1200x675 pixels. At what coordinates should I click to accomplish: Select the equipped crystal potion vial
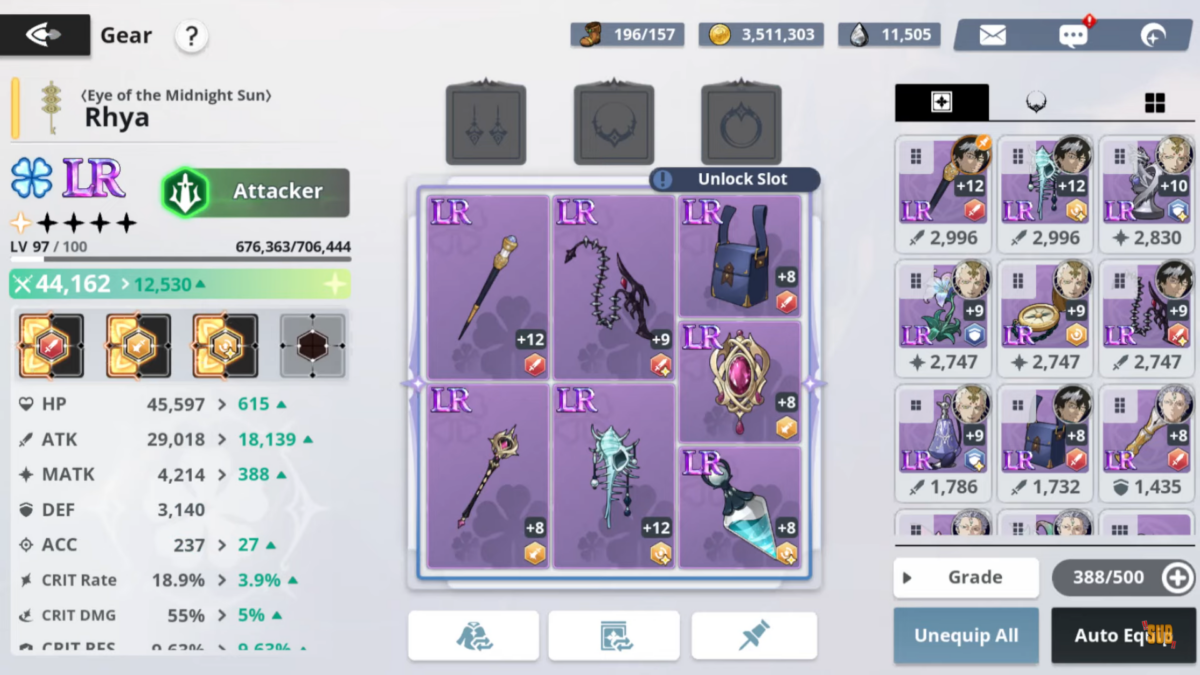pos(740,507)
